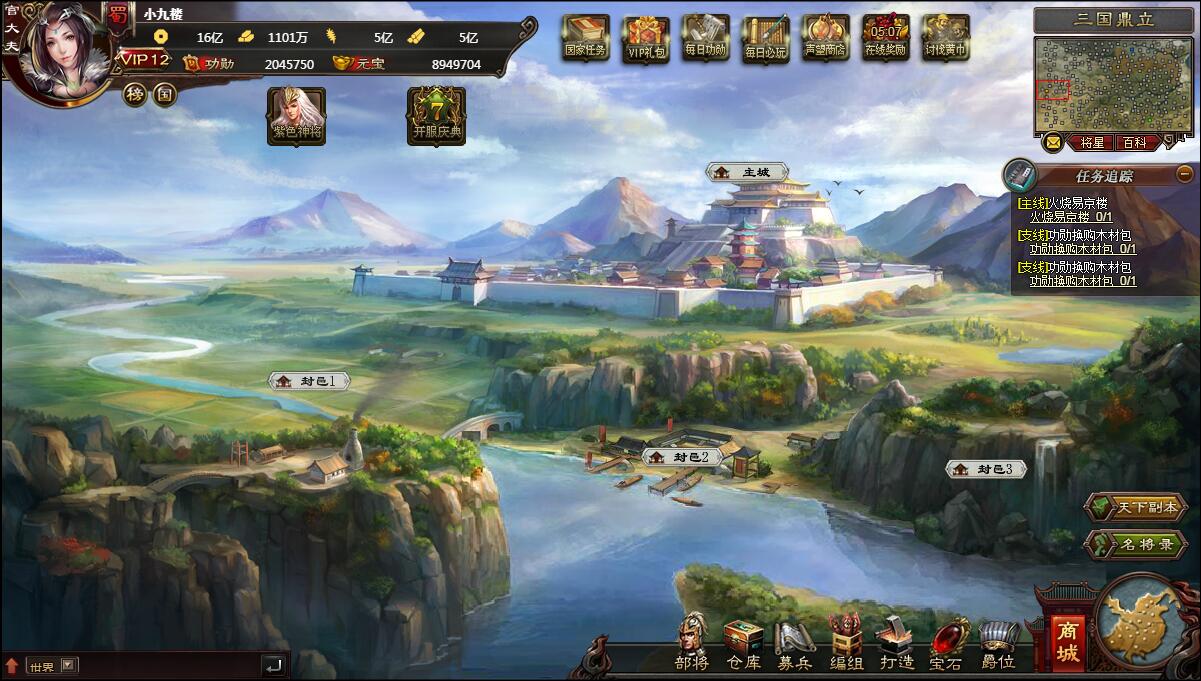Open the 声望商店 reputation shop
The width and height of the screenshot is (1201, 681).
point(826,37)
